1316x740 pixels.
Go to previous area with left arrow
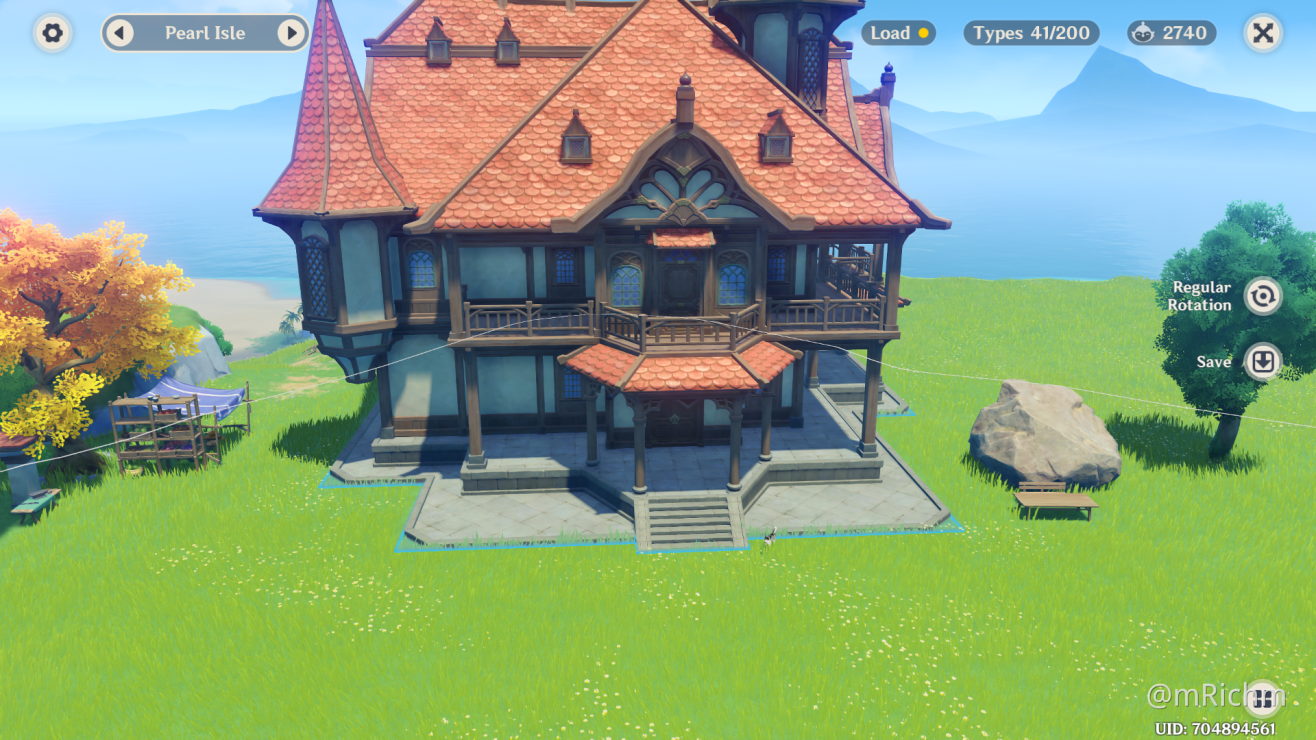click(121, 33)
